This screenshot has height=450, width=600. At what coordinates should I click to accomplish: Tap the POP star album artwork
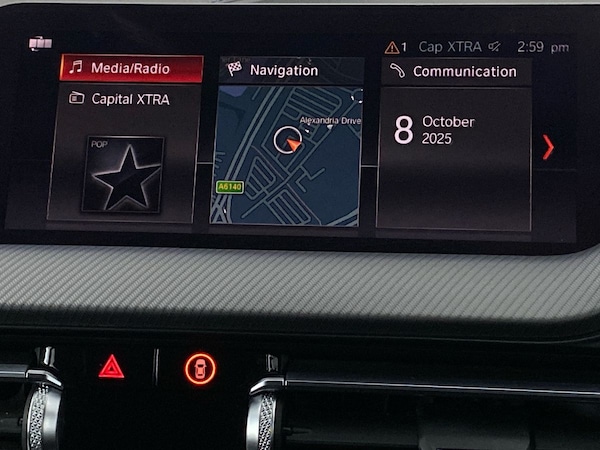pyautogui.click(x=125, y=174)
